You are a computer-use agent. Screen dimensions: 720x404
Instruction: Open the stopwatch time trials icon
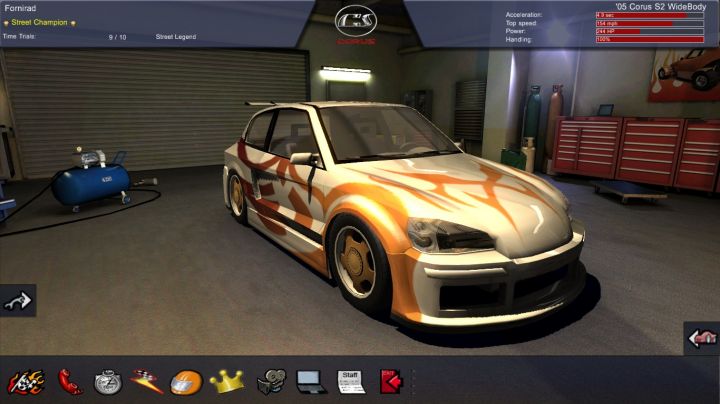(108, 381)
